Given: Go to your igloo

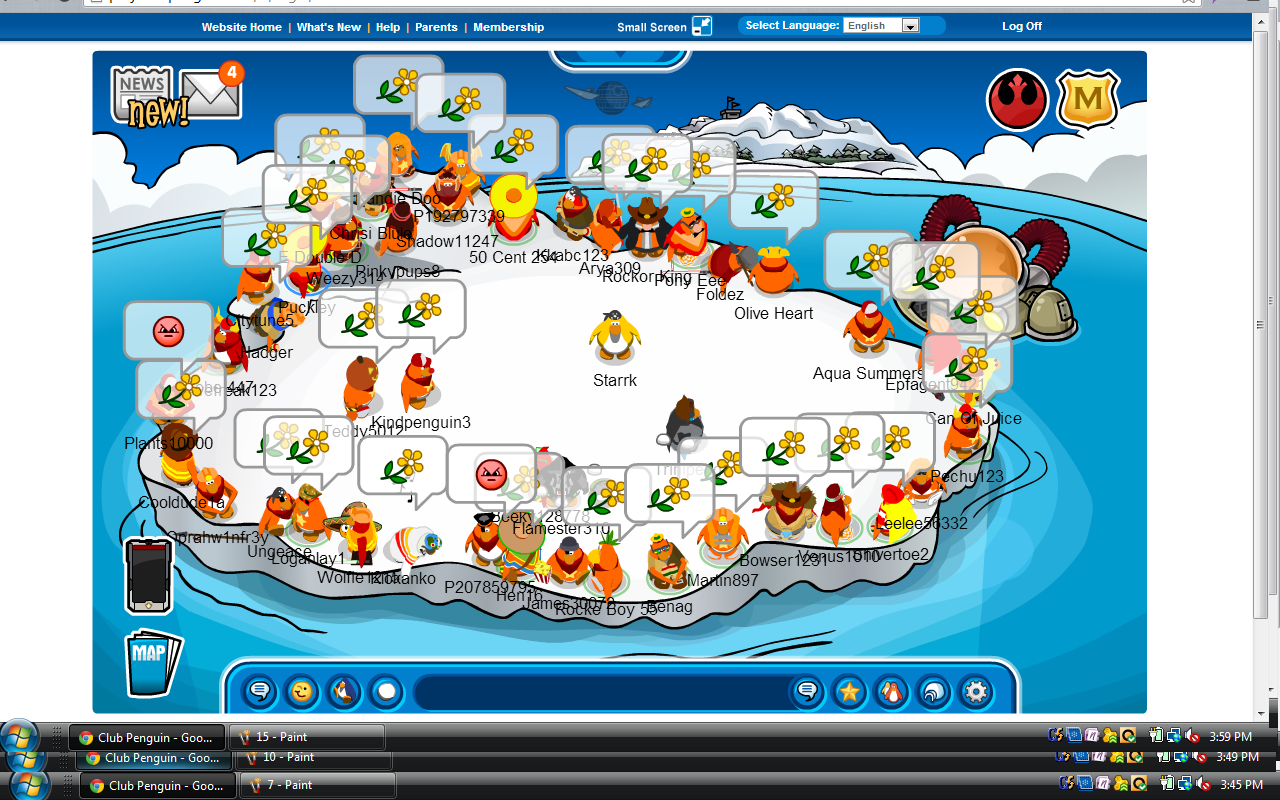Looking at the screenshot, I should tap(933, 691).
